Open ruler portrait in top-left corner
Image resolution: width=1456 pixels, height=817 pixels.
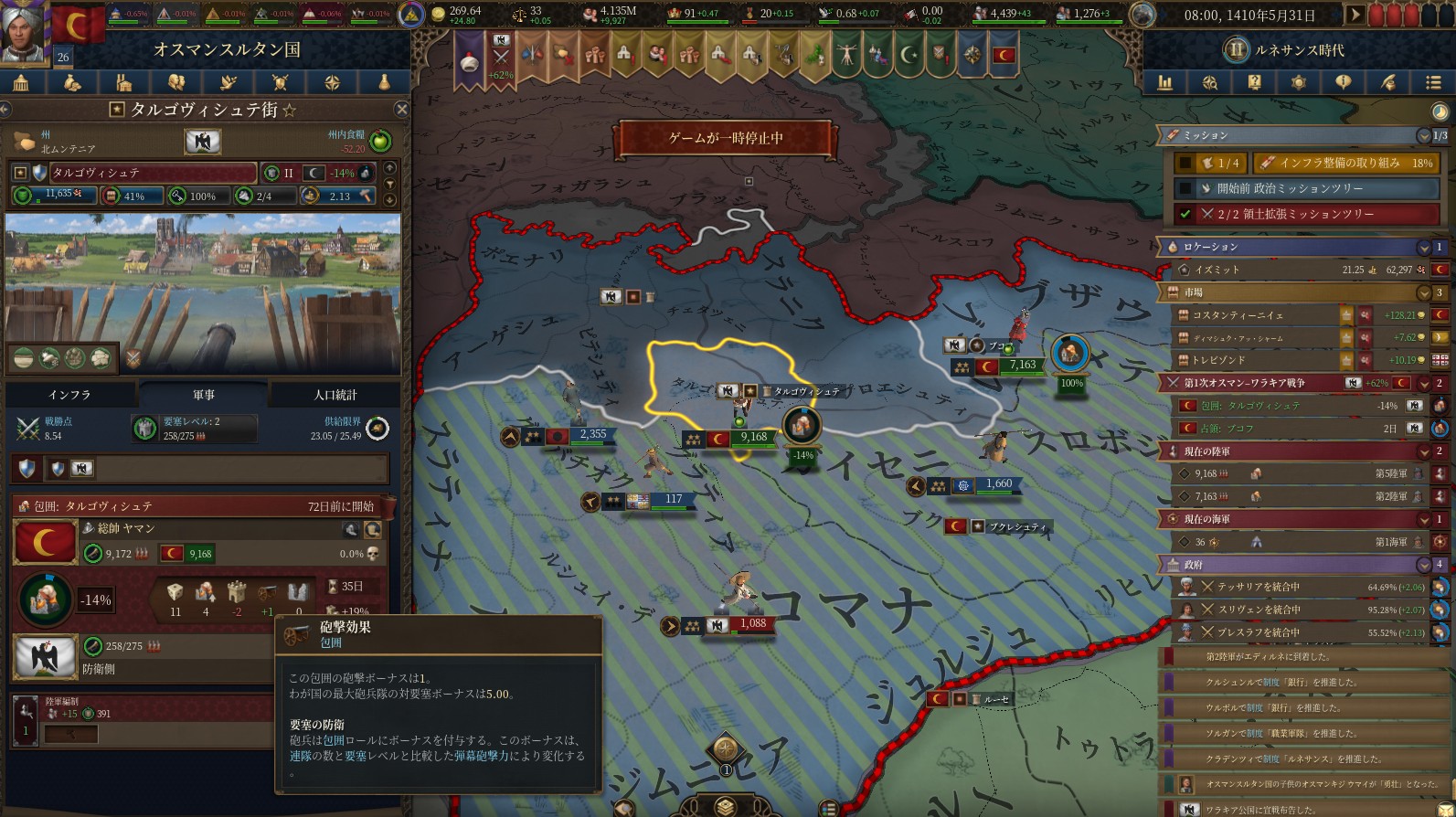point(24,32)
